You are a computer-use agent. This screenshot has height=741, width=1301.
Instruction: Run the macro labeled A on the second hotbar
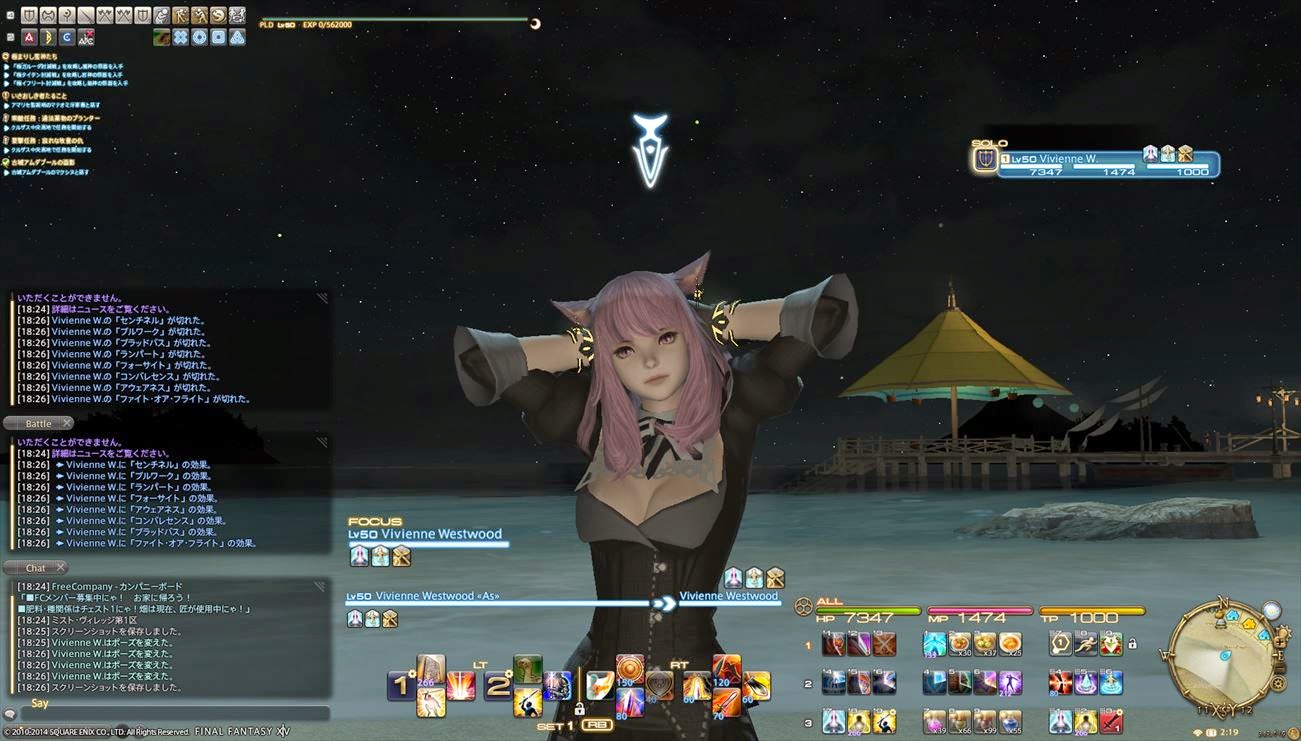(x=29, y=36)
